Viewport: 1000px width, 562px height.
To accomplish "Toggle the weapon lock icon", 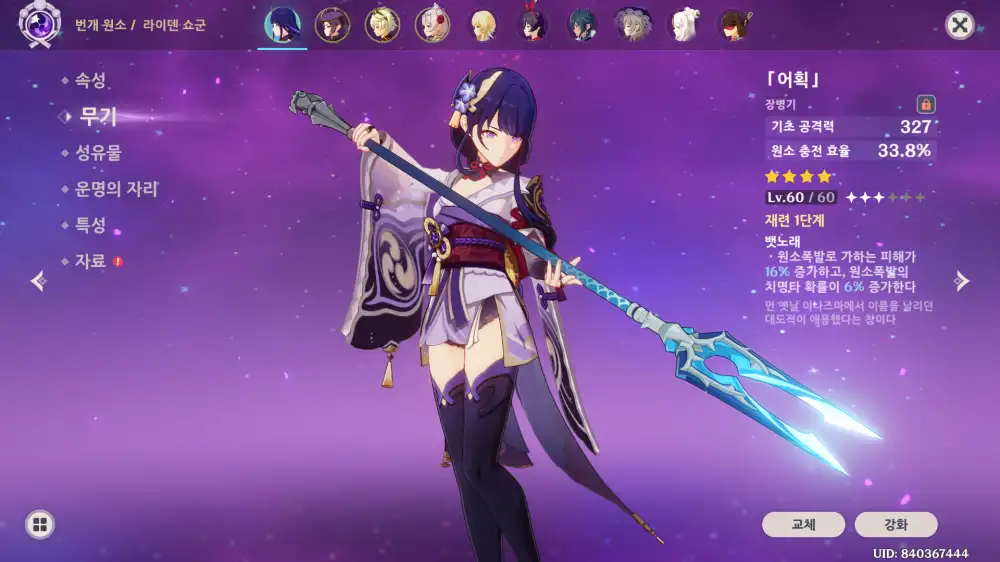I will click(925, 104).
